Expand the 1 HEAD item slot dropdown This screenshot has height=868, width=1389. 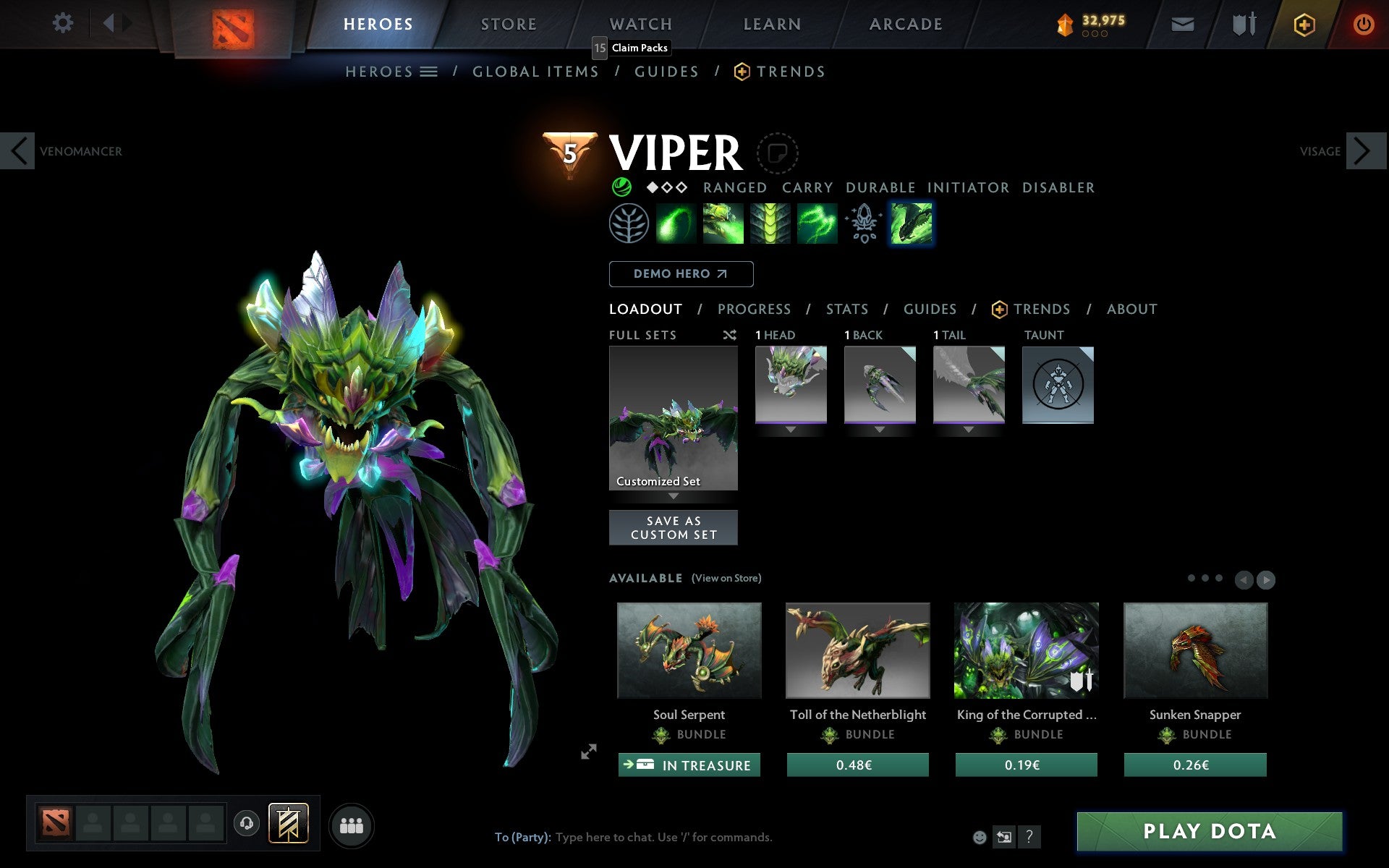[791, 428]
